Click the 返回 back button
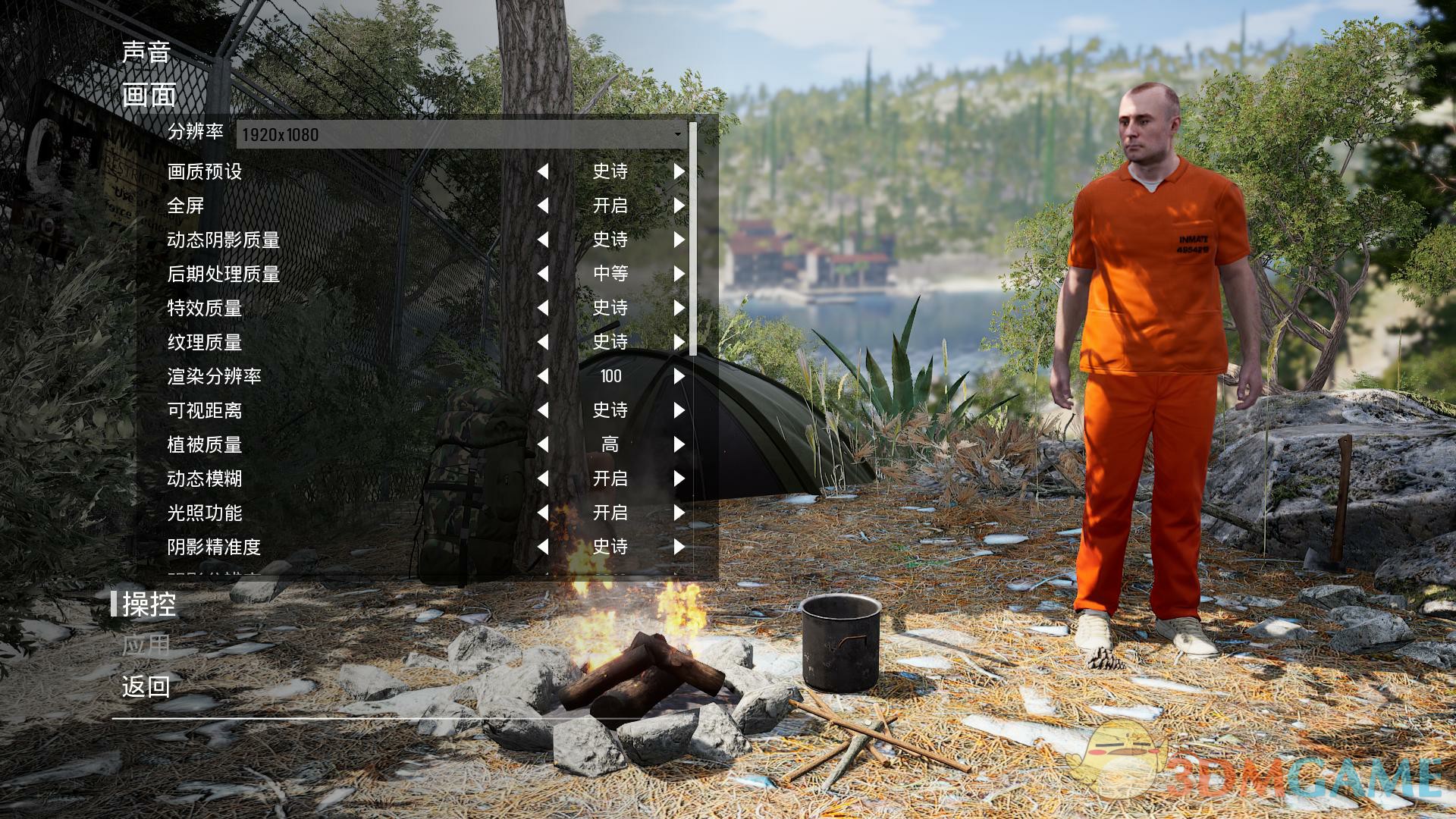This screenshot has width=1456, height=819. click(146, 687)
